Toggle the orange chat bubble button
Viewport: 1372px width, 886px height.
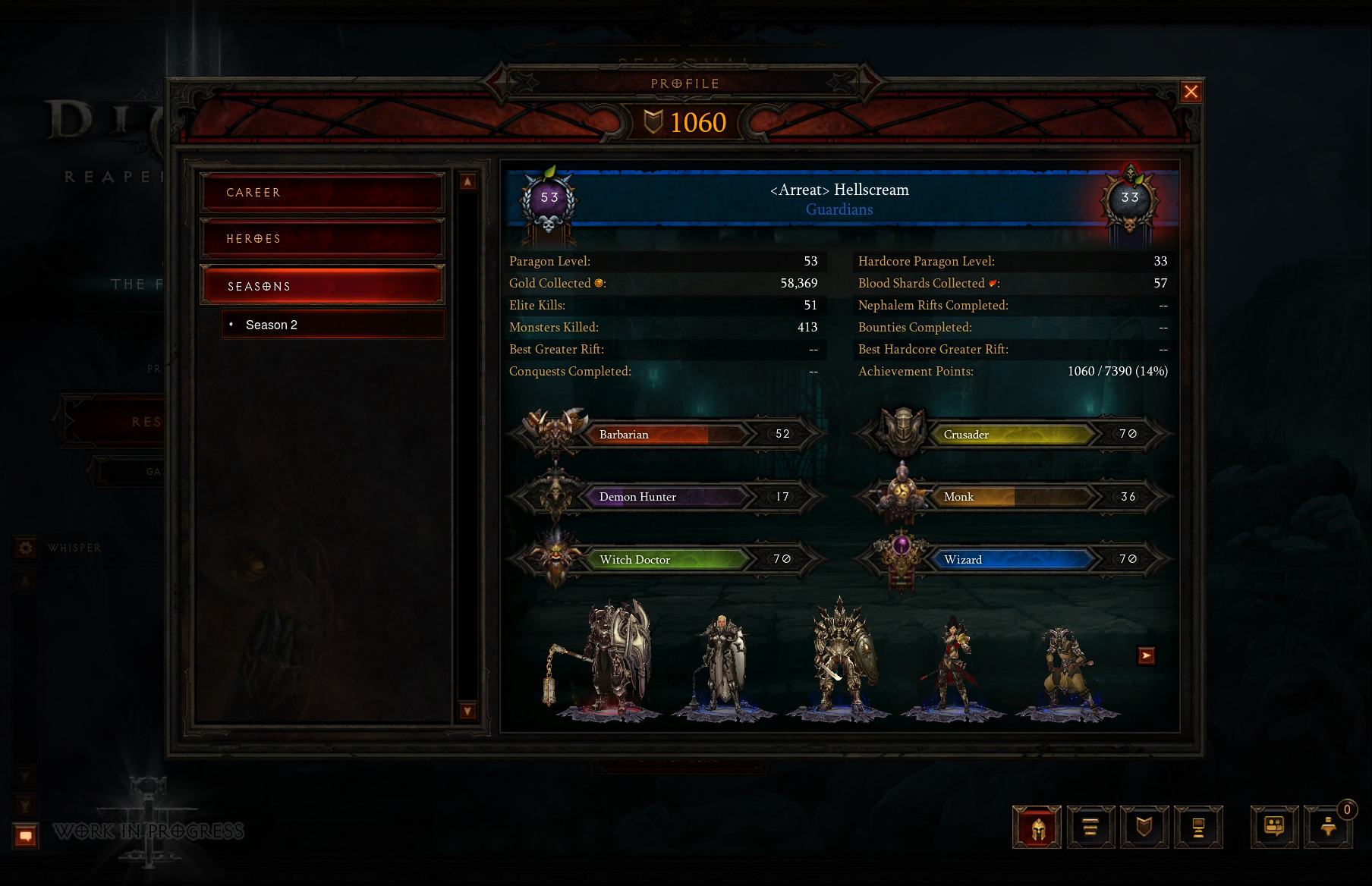tap(26, 836)
